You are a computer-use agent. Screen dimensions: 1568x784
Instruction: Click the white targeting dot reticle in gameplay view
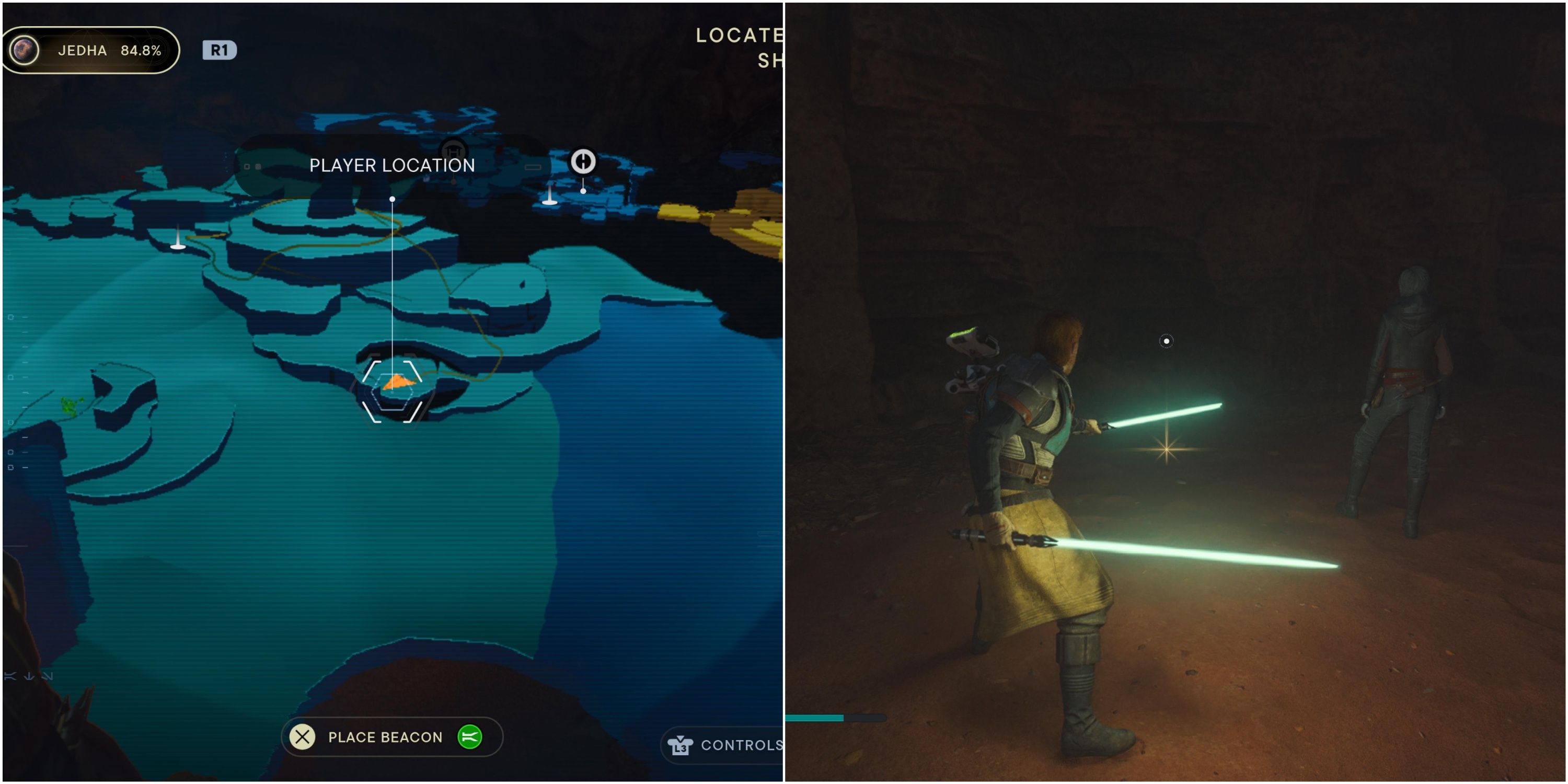(x=1166, y=341)
